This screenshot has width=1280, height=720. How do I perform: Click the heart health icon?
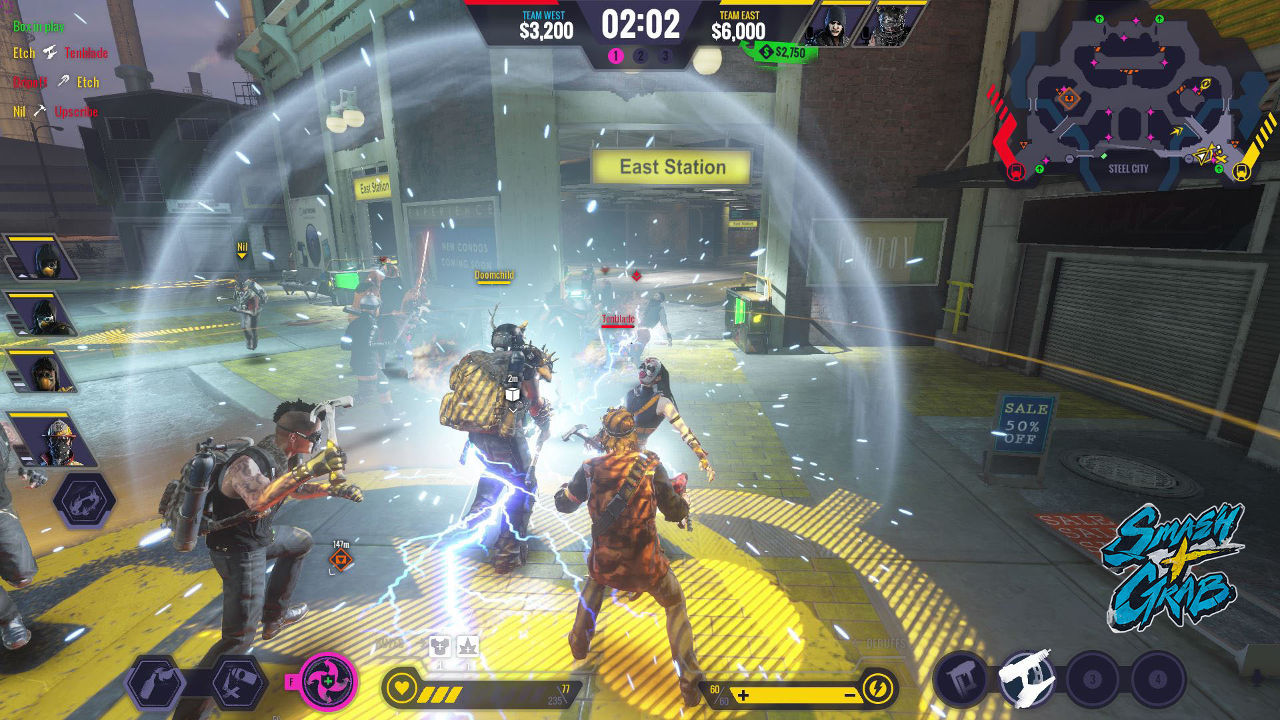pos(402,687)
